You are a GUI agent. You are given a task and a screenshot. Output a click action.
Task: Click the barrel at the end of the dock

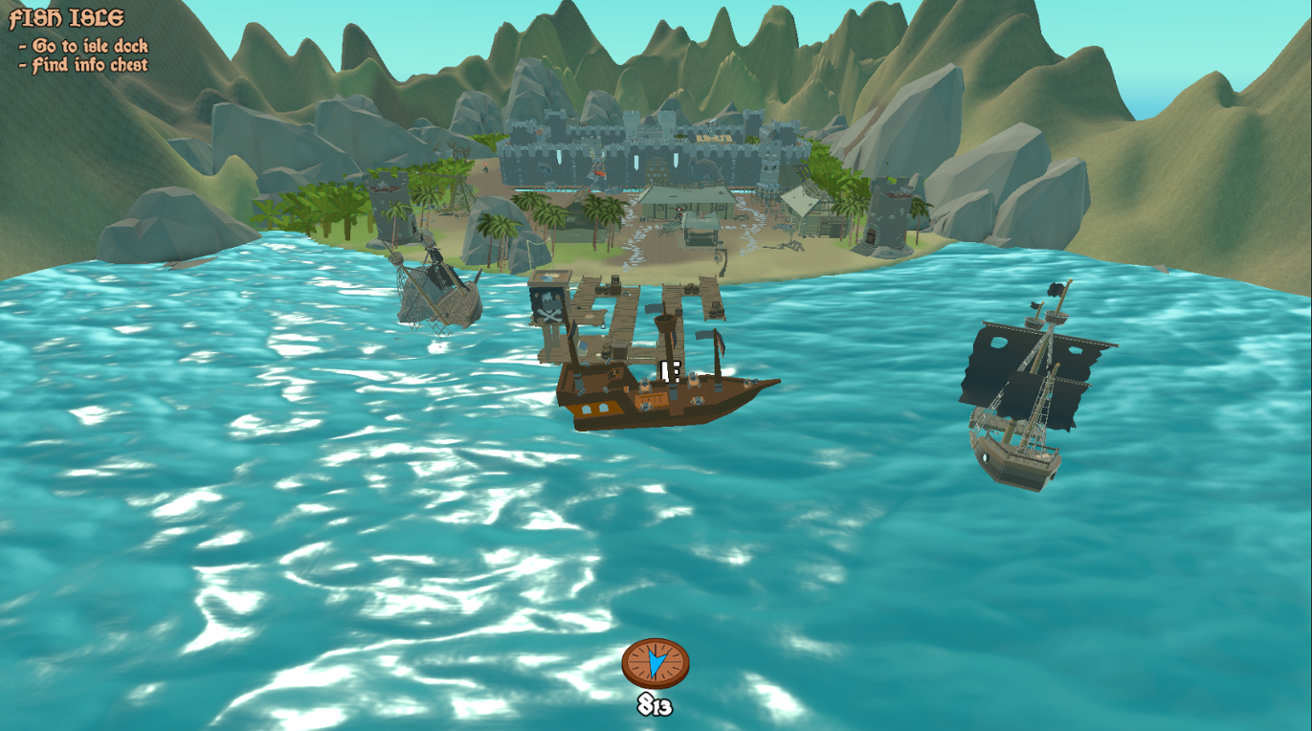pos(714,311)
